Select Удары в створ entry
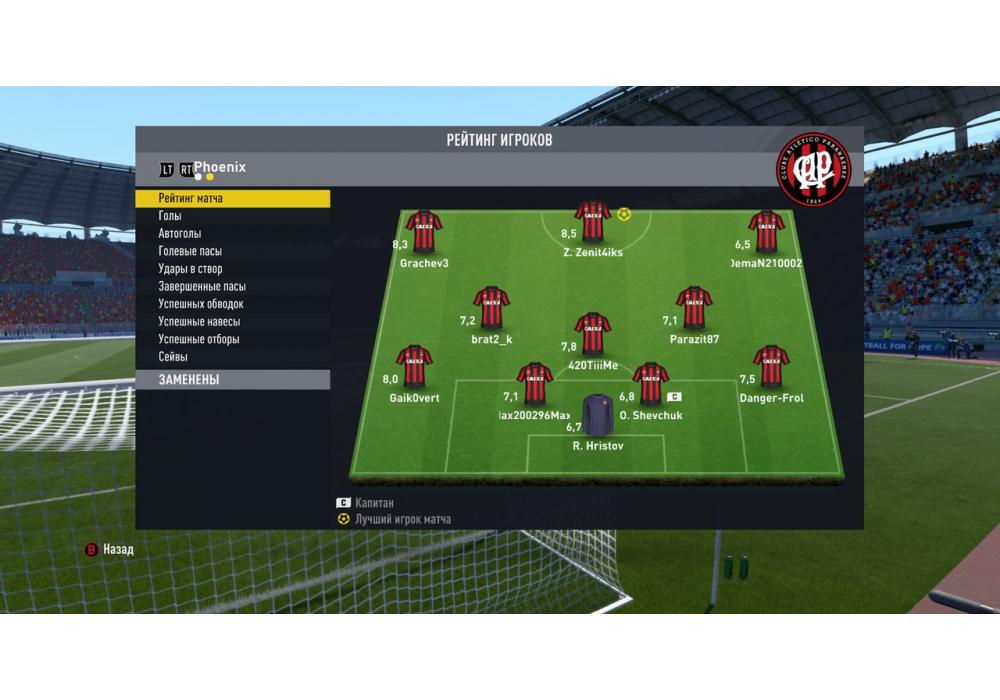1000x700 pixels. 190,269
